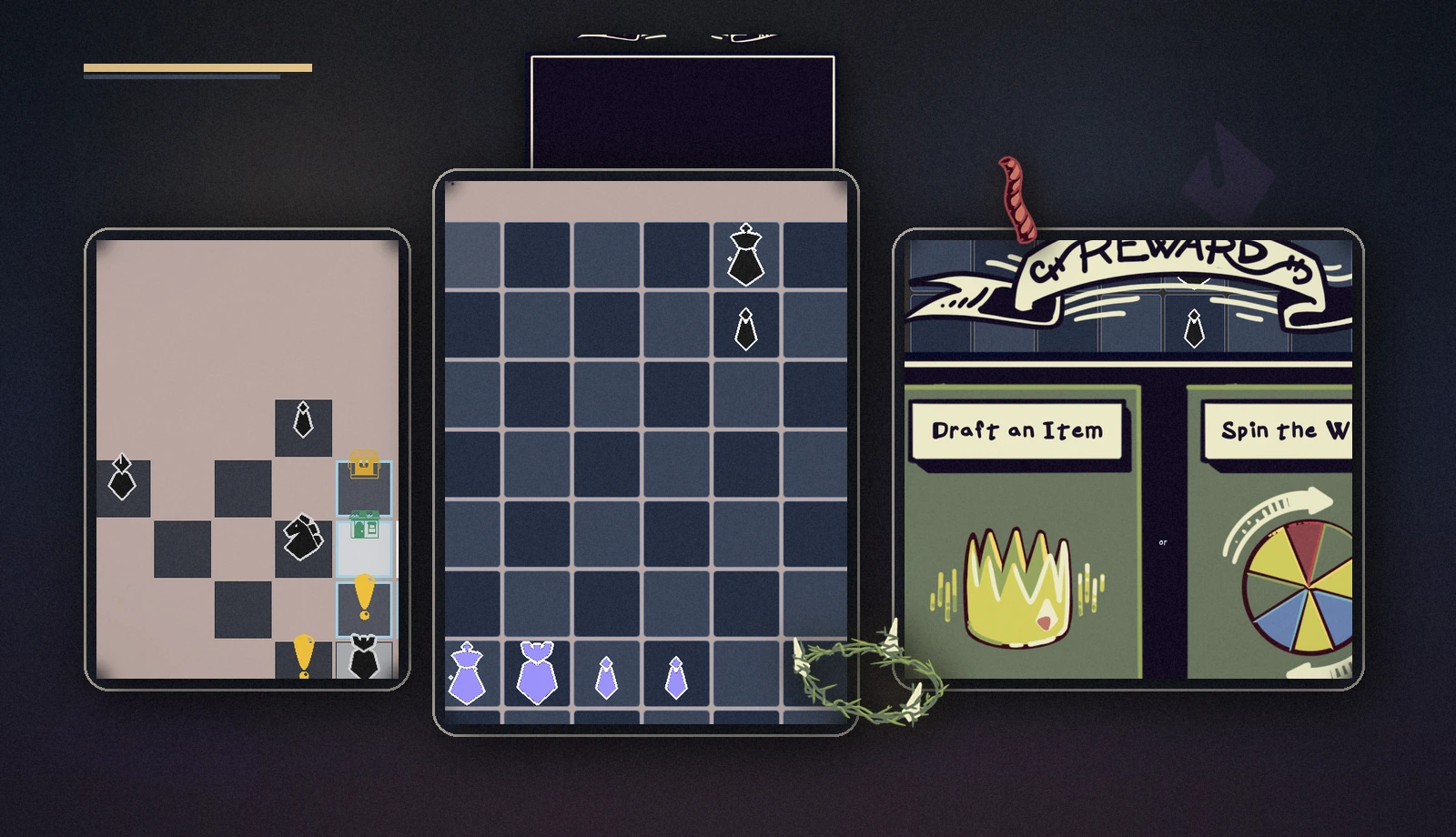Pick the second small purple pawn card

(x=675, y=678)
